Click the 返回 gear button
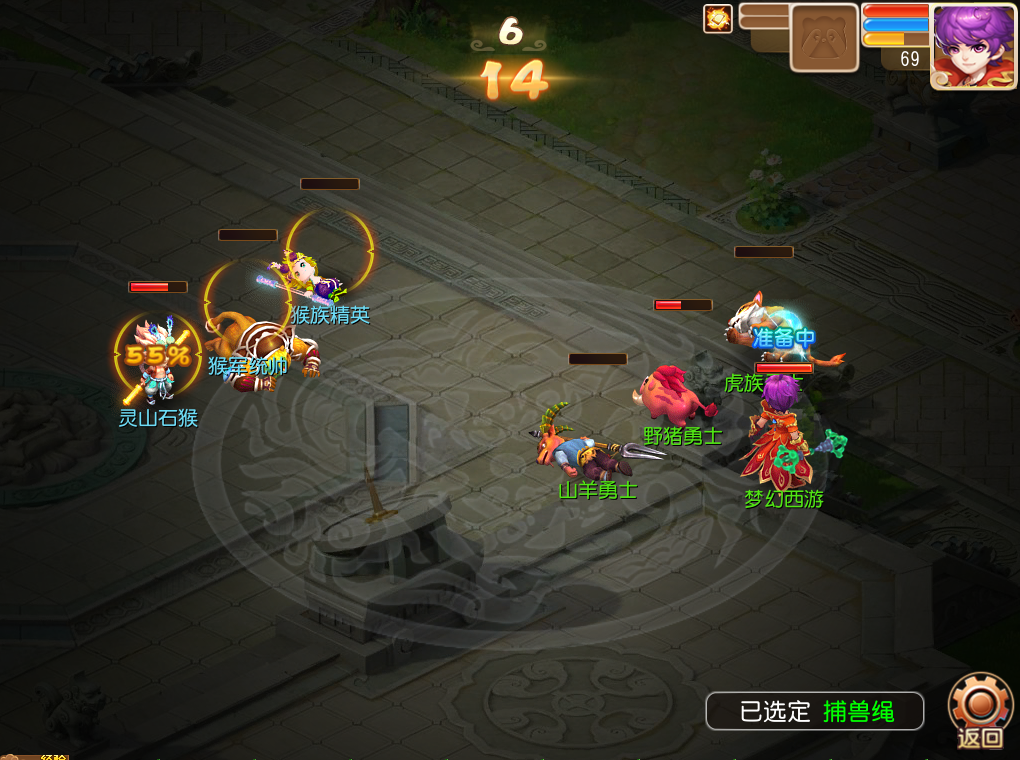Screen dimensions: 1020x760 pyautogui.click(x=980, y=710)
